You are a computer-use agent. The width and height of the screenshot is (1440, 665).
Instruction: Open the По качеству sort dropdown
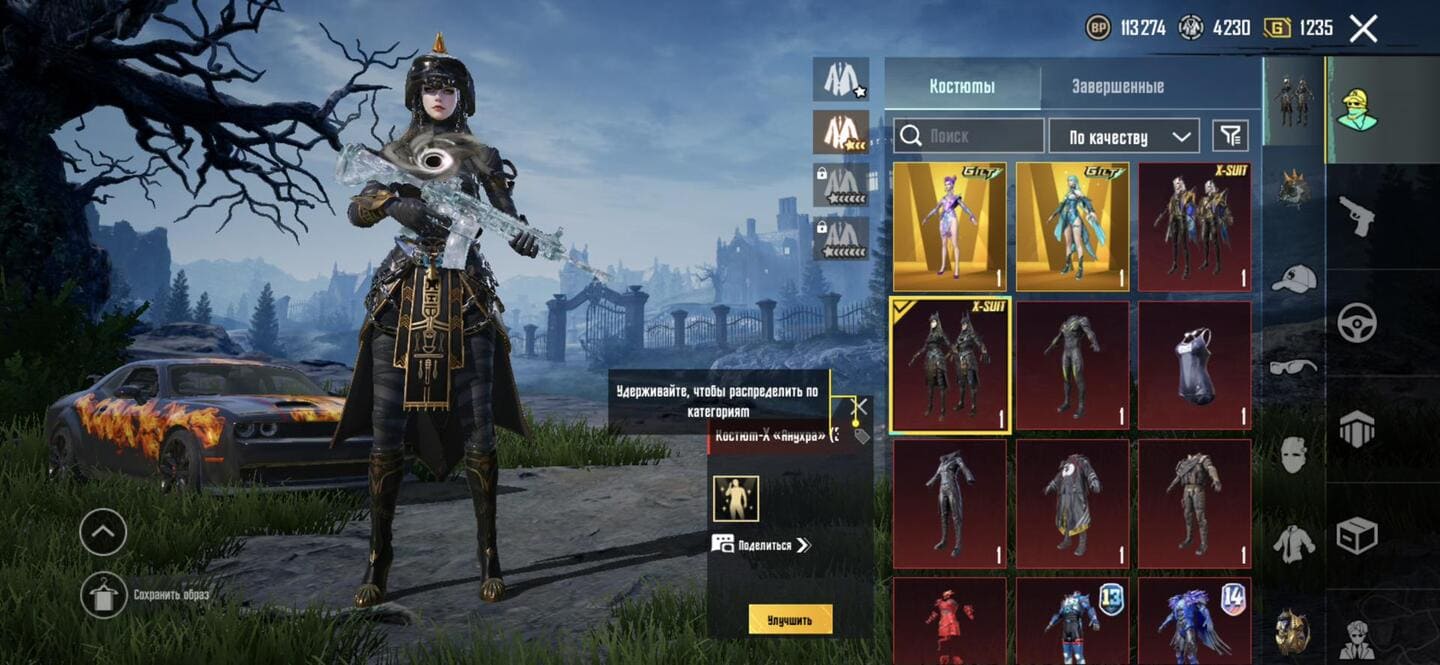point(1123,136)
